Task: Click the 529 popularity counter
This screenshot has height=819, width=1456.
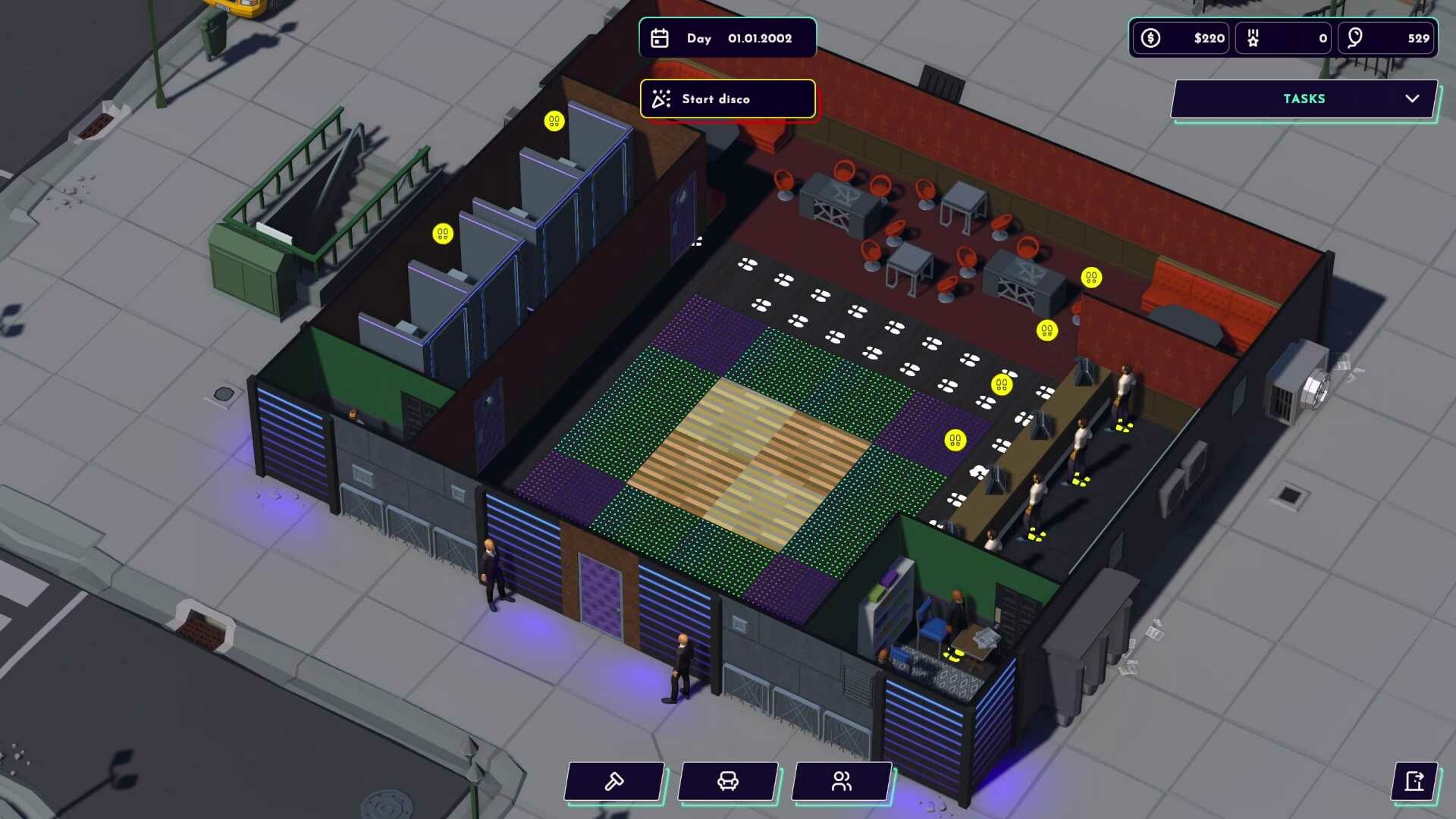Action: coord(1420,37)
